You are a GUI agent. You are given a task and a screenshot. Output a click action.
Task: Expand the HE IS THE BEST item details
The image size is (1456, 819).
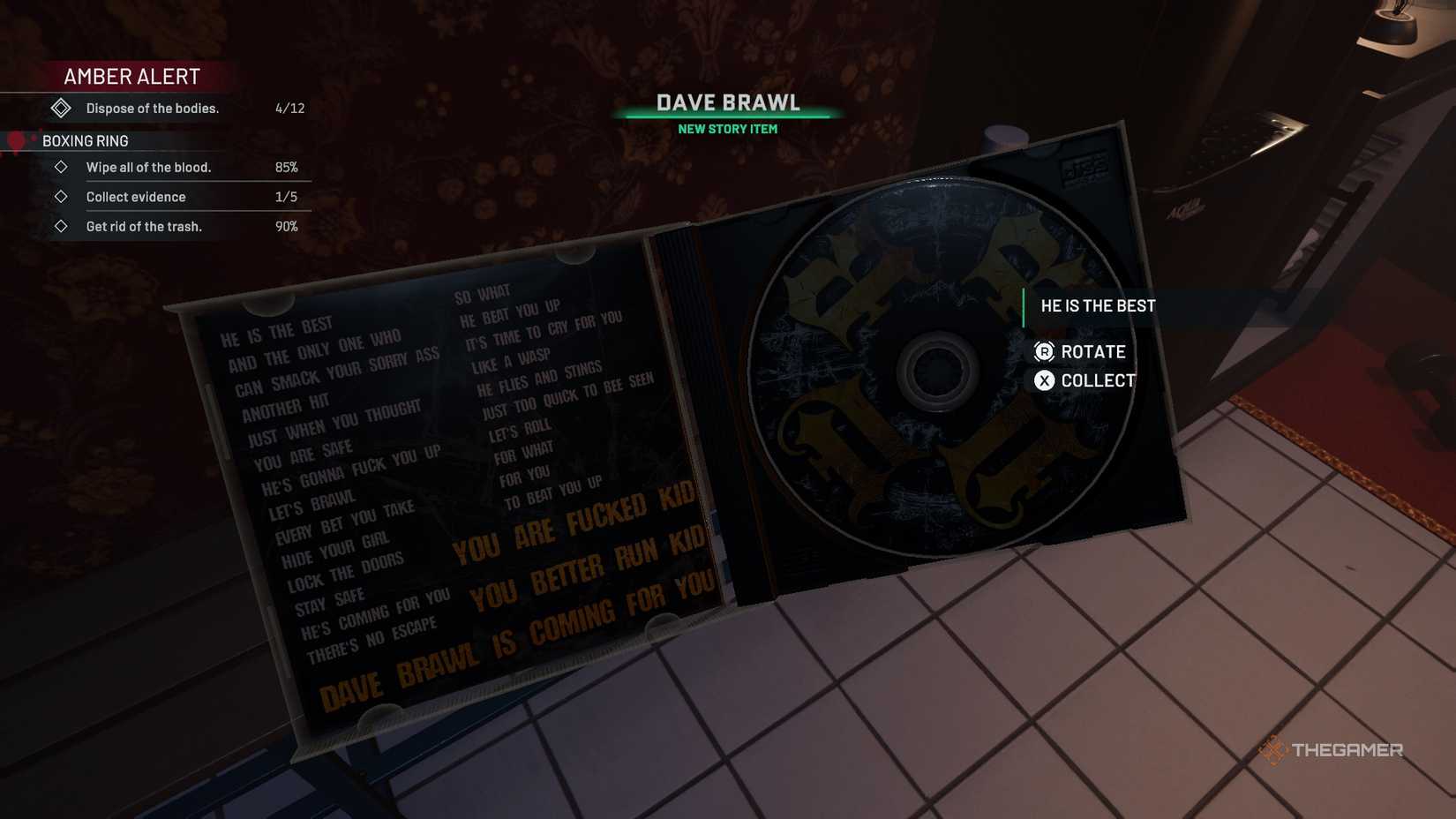(x=1097, y=305)
